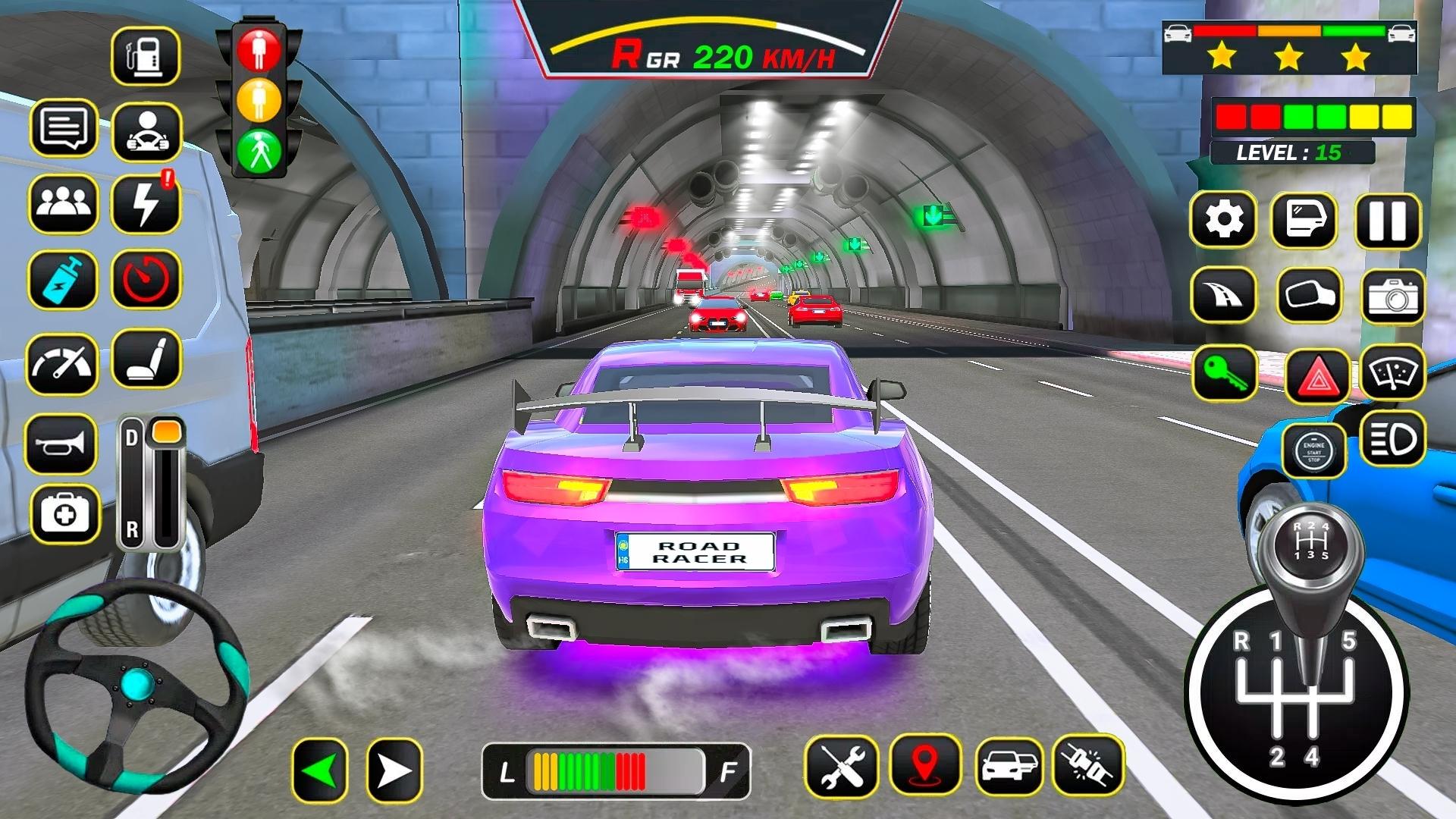This screenshot has height=819, width=1456.
Task: Open the chat message icon
Action: pos(64,127)
